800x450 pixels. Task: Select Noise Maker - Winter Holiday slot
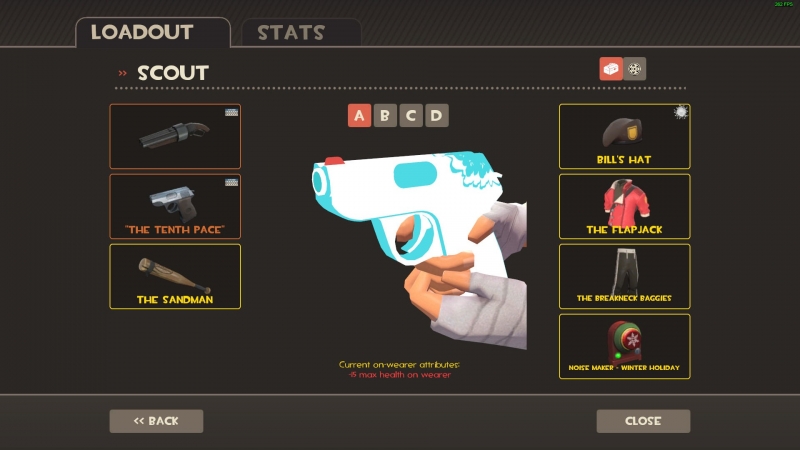[624, 346]
